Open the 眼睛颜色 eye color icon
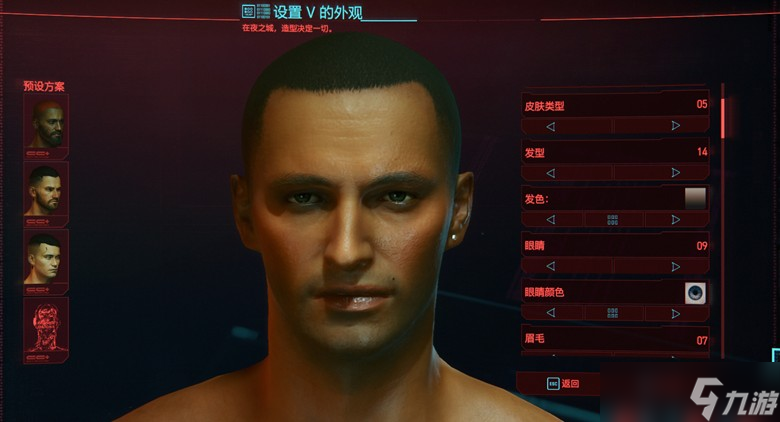The image size is (780, 422). 695,292
